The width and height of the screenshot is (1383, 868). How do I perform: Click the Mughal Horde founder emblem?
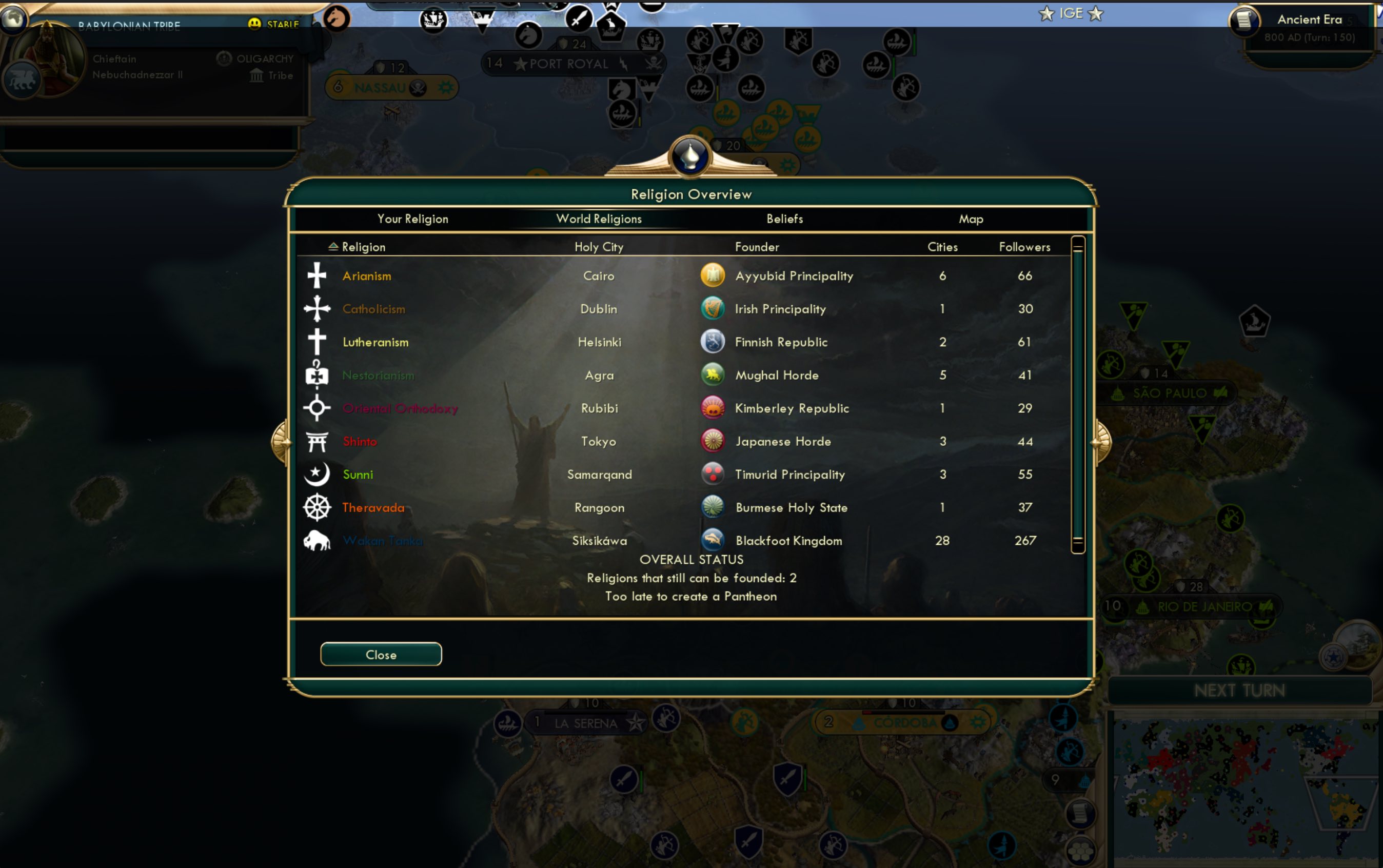point(712,374)
